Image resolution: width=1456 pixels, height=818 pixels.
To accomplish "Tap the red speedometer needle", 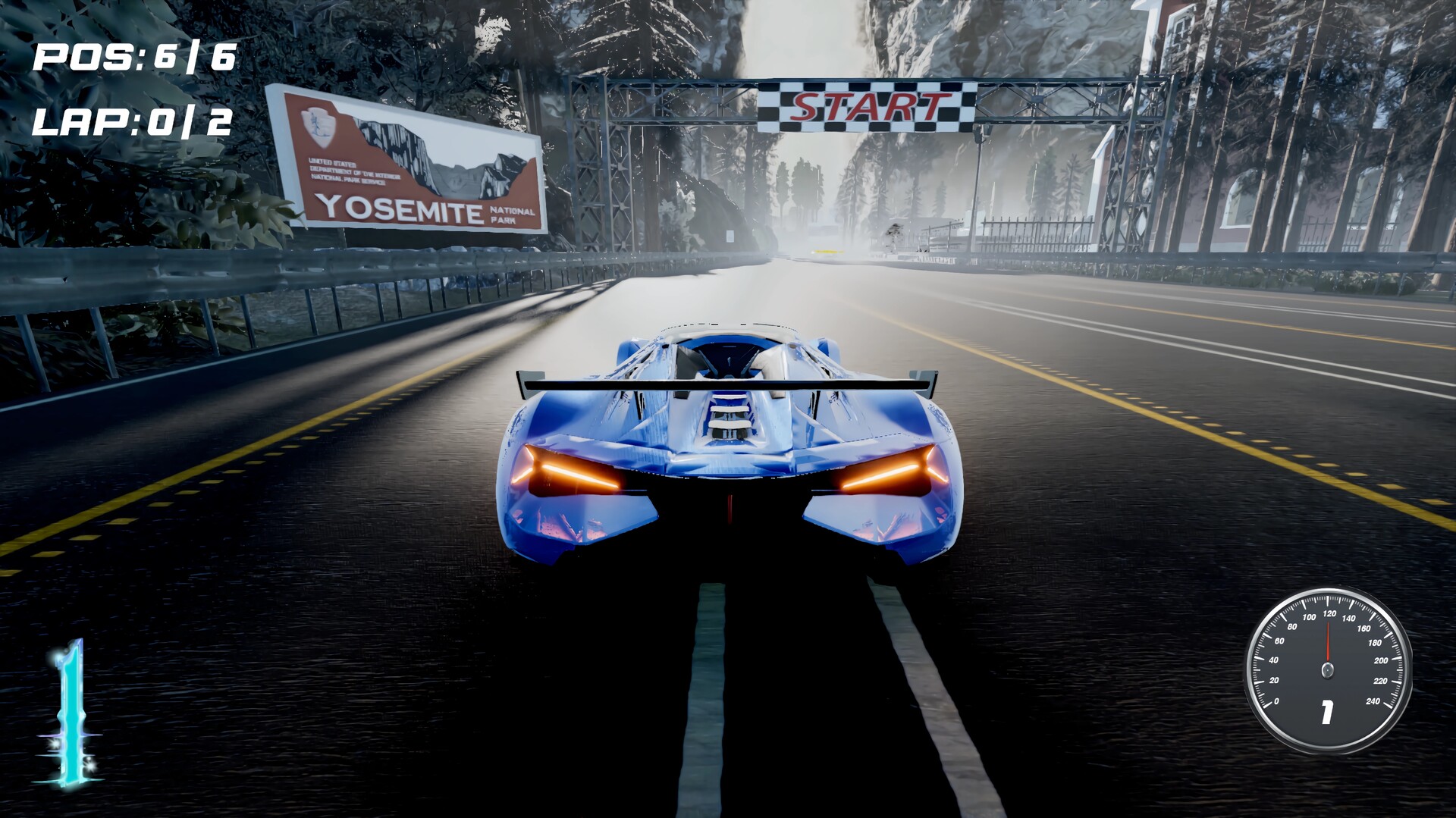I will point(1328,641).
